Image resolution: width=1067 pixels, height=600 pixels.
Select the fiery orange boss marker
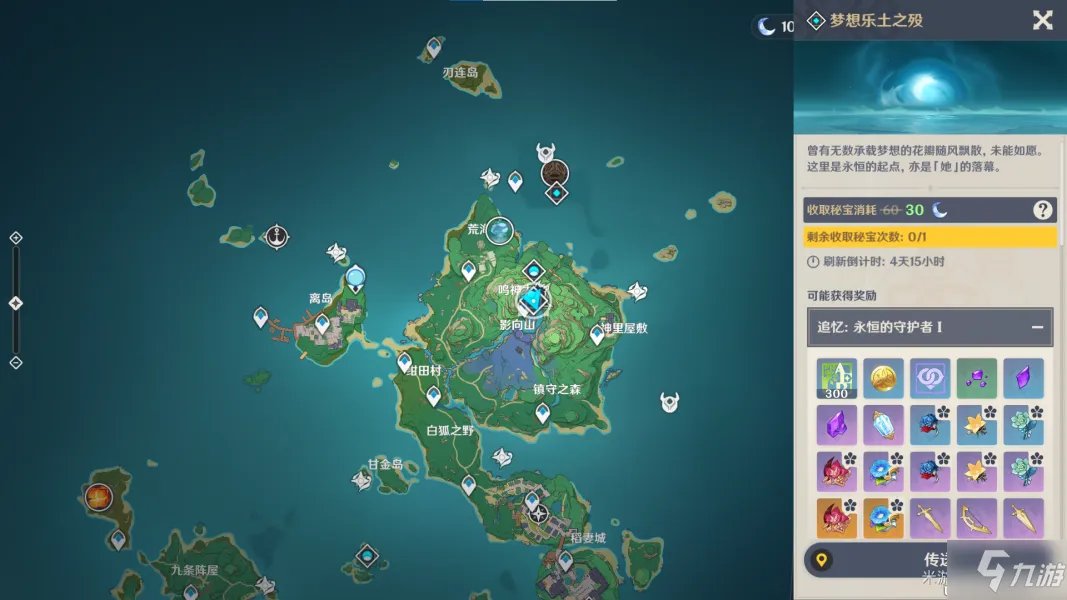tap(98, 496)
